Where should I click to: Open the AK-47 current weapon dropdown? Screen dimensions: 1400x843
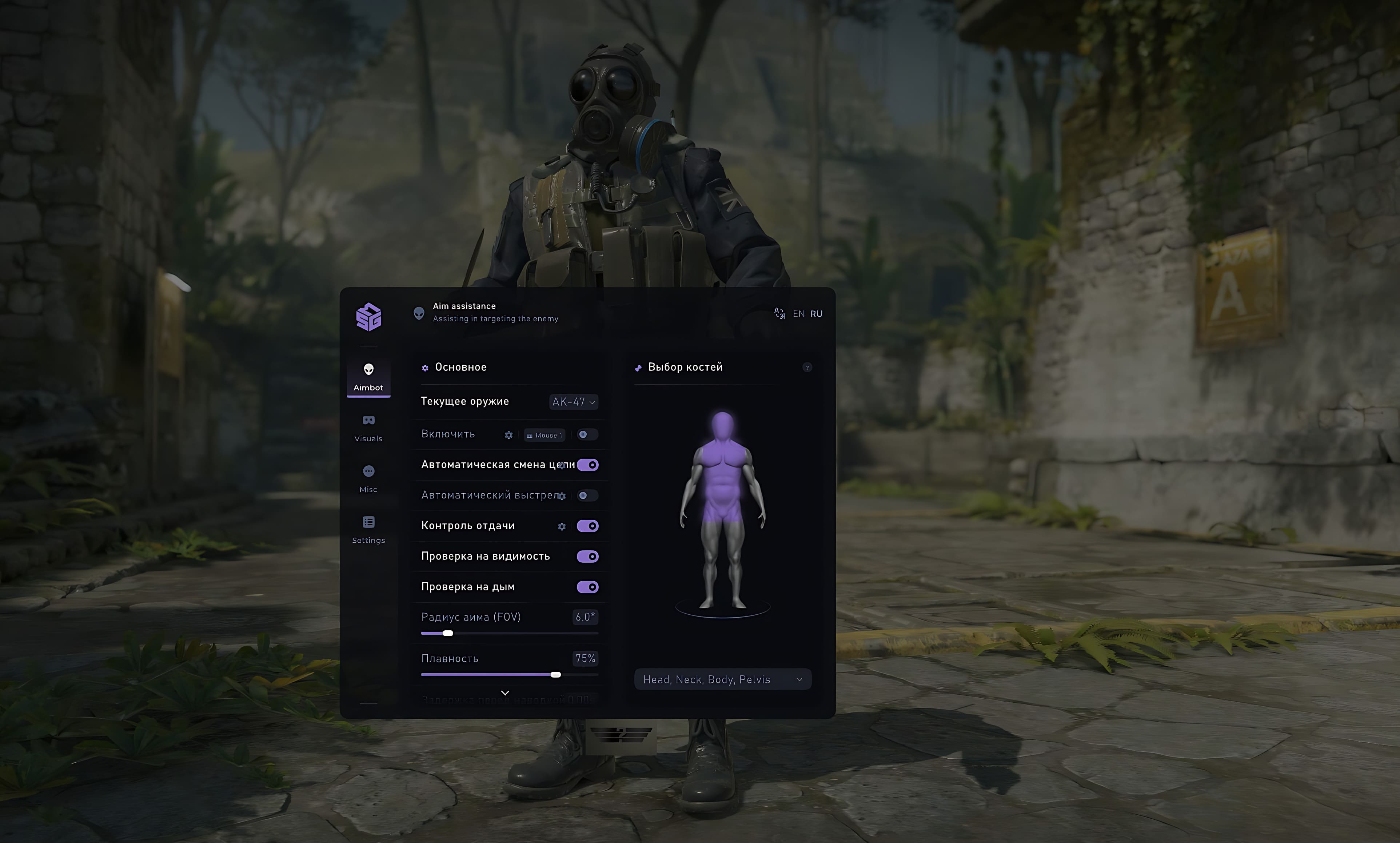[574, 402]
